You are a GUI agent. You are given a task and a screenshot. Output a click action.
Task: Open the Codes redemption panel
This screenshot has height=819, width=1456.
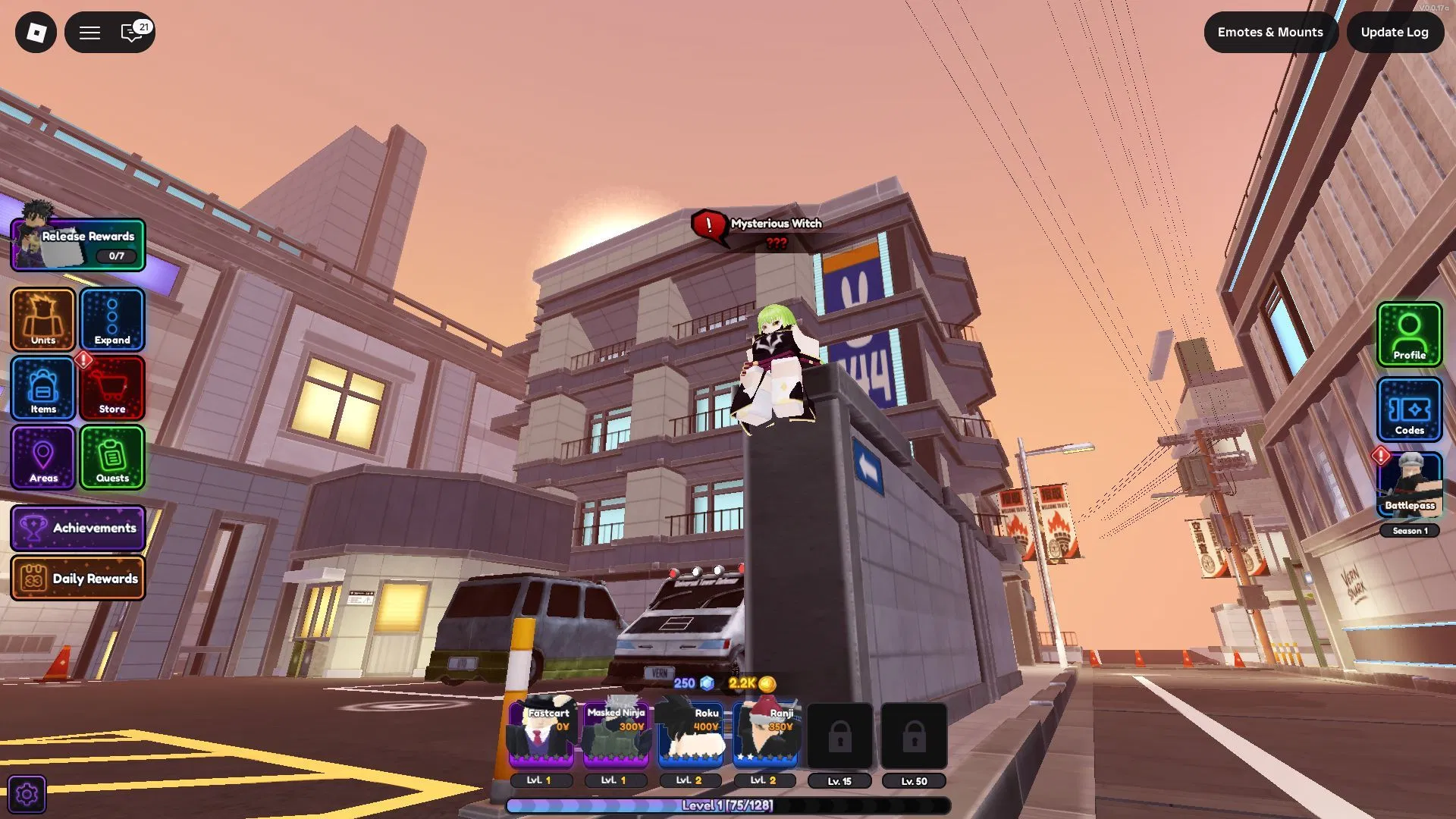(1409, 409)
